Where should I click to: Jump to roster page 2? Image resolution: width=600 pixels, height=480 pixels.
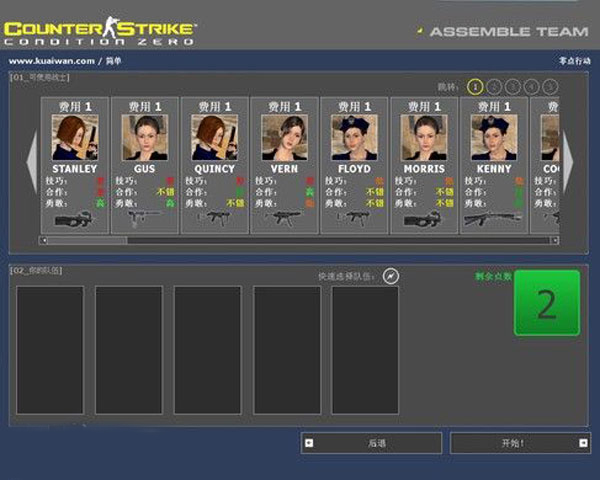pyautogui.click(x=494, y=87)
